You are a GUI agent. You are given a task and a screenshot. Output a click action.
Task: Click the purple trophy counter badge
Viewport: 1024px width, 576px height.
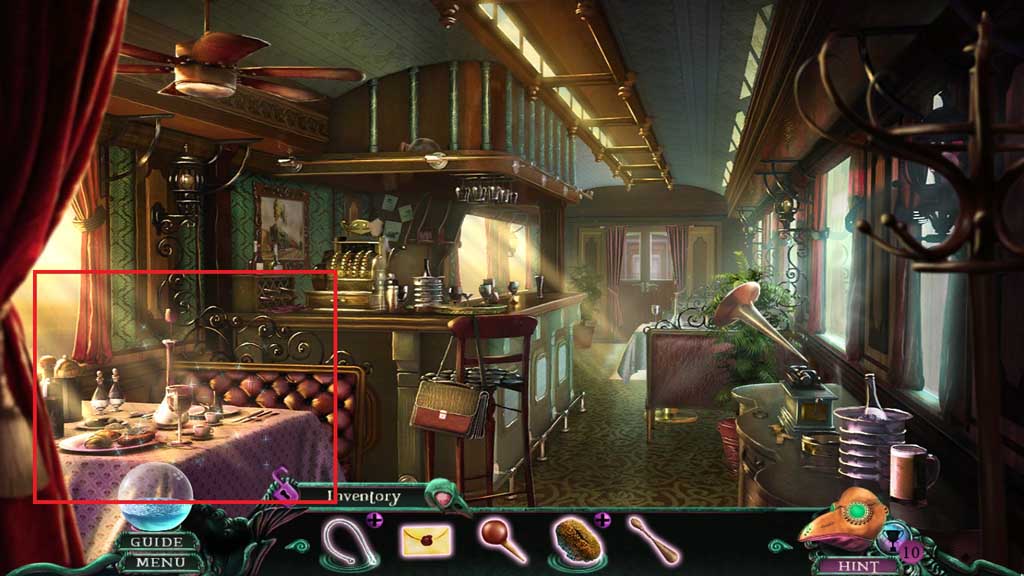click(909, 549)
